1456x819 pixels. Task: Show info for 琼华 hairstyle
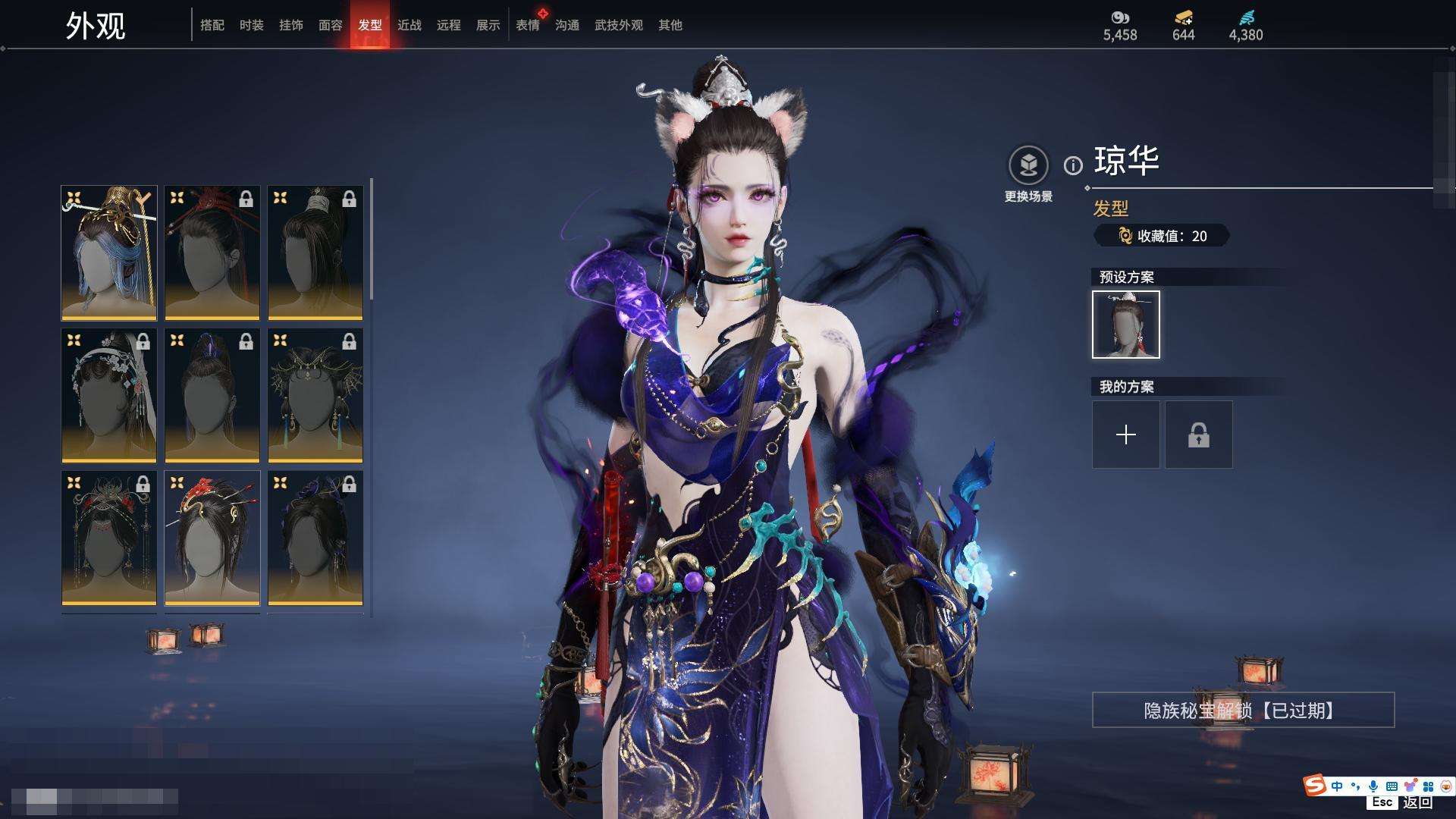(x=1073, y=165)
